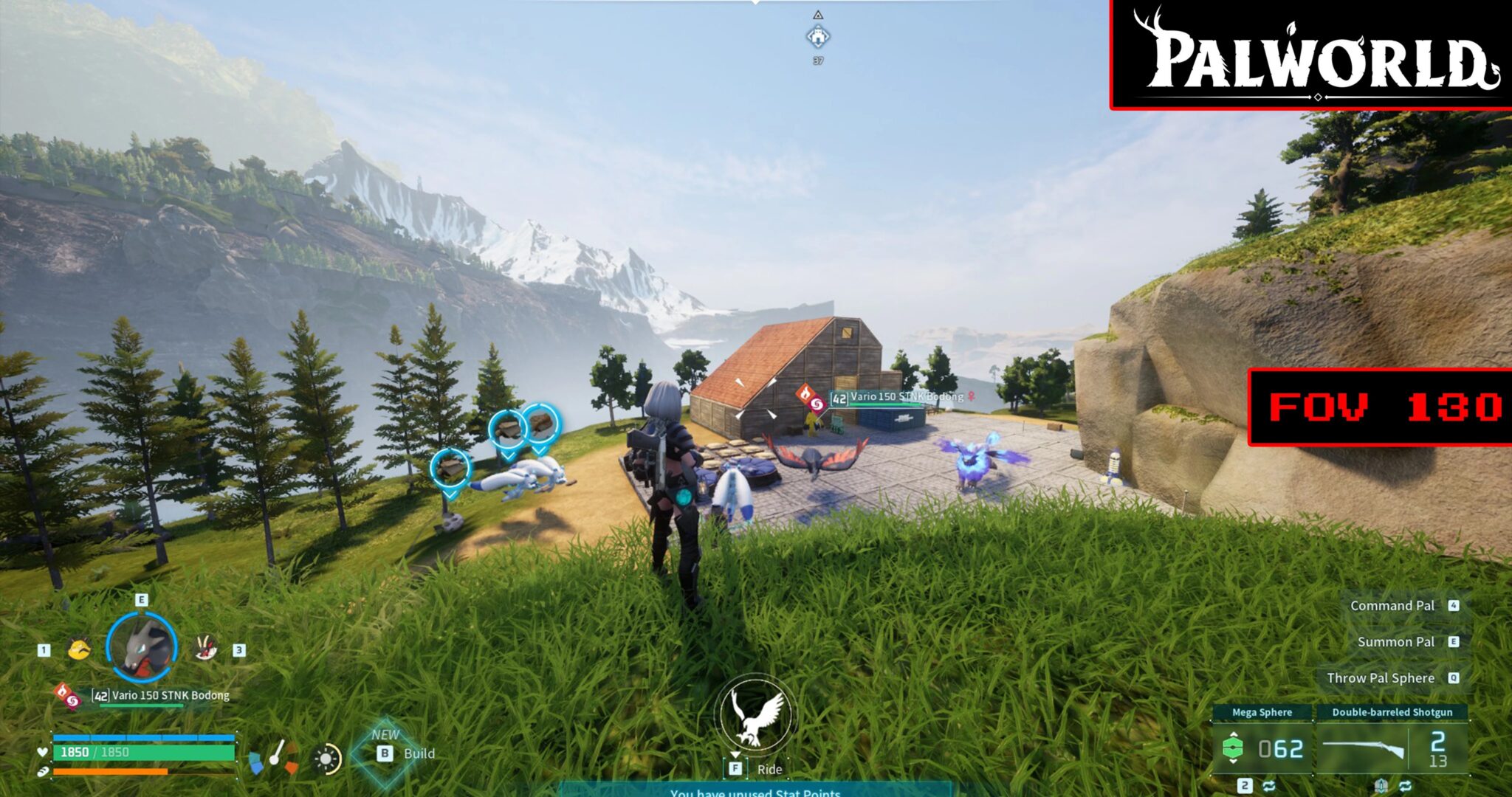Activate the Summon Pal action
The width and height of the screenshot is (1512, 797).
tap(1395, 641)
